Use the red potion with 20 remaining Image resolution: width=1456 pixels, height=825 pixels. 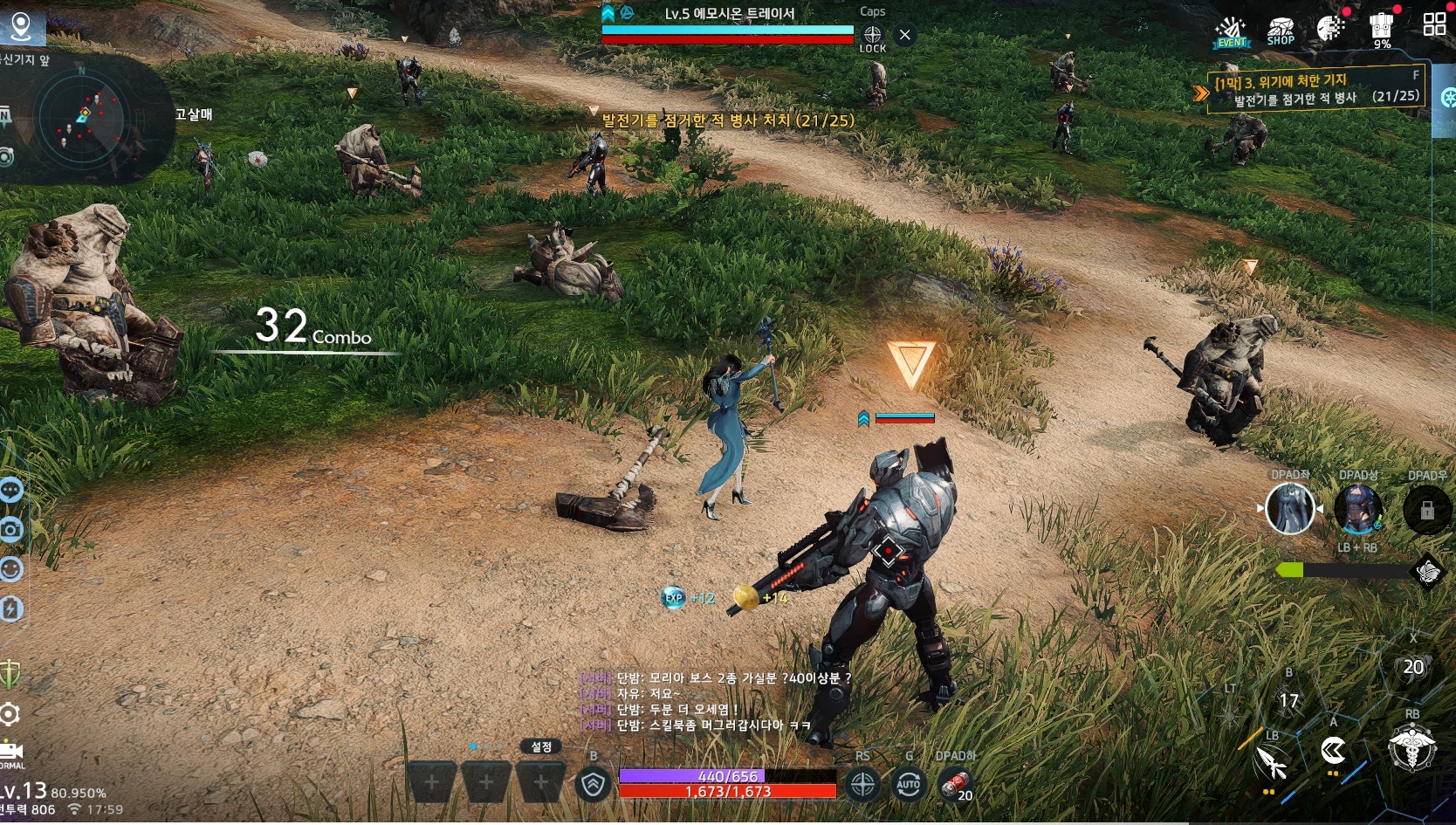pos(955,785)
